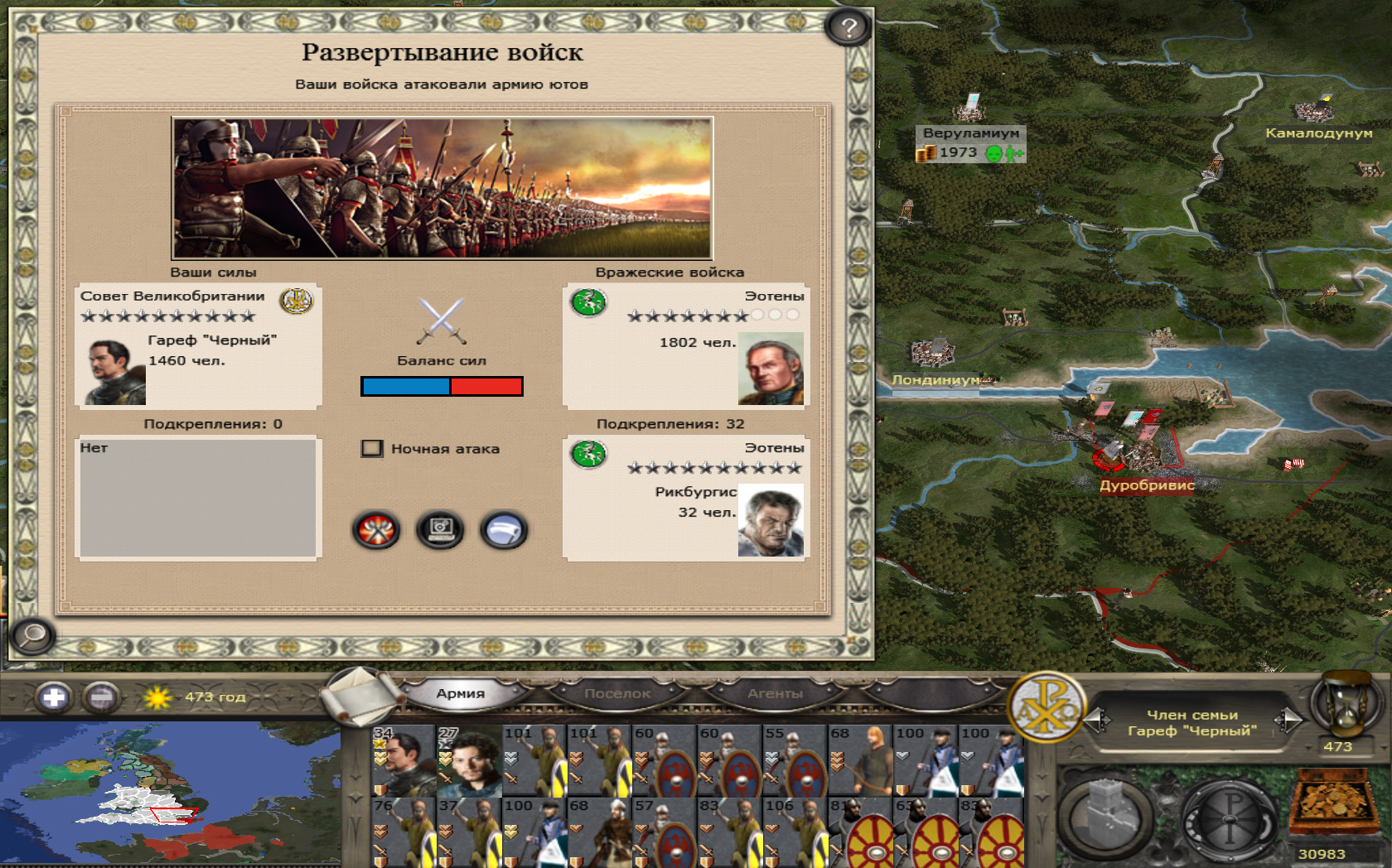This screenshot has height=868, width=1392.
Task: Start the battle with crossed swords button
Action: [376, 530]
